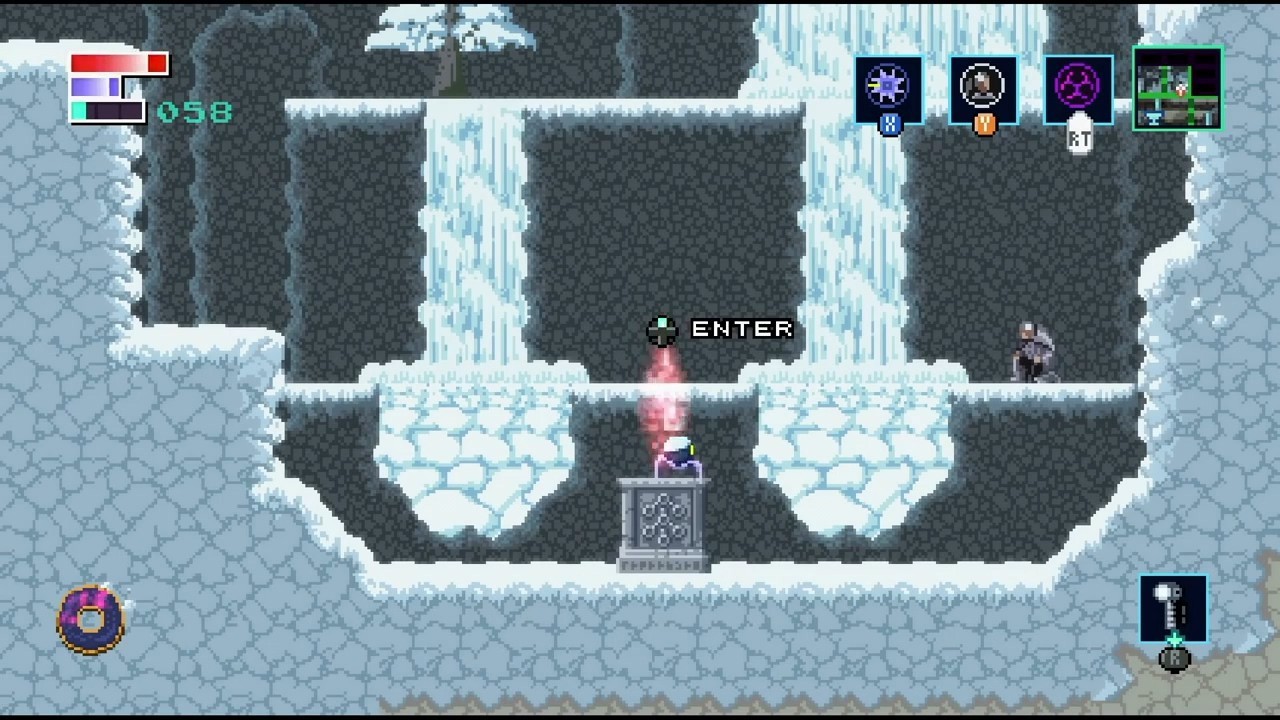Image resolution: width=1280 pixels, height=720 pixels.
Task: Select the drone ability in the Y slot
Action: coord(981,85)
